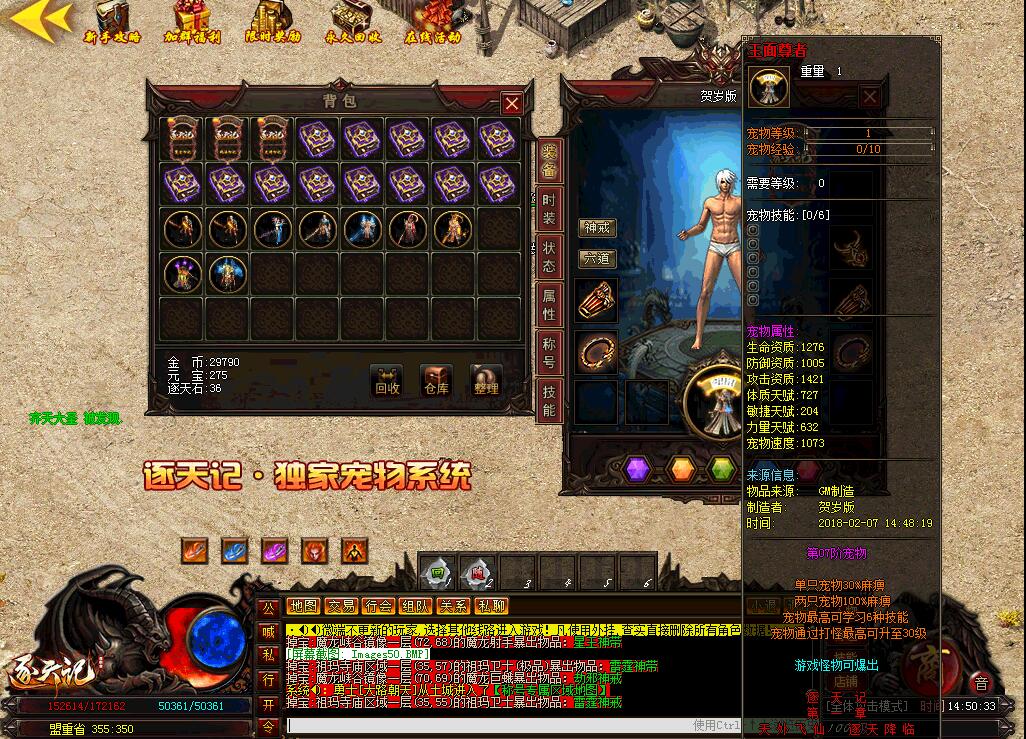Open the 限时奖励 timed rewards icon

[x=272, y=22]
